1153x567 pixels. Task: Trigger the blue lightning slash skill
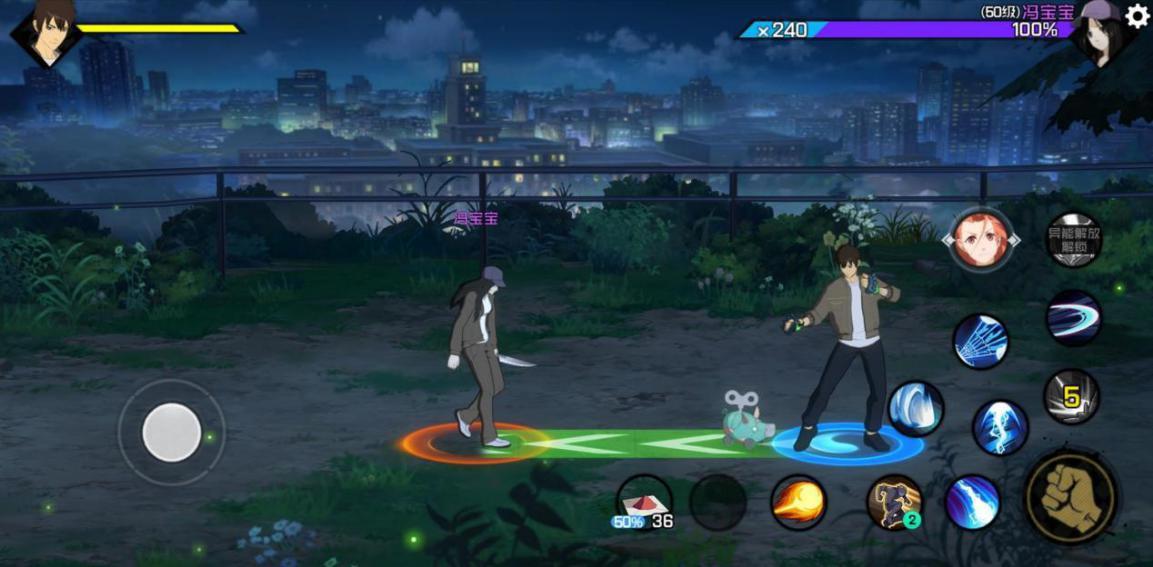tap(972, 502)
